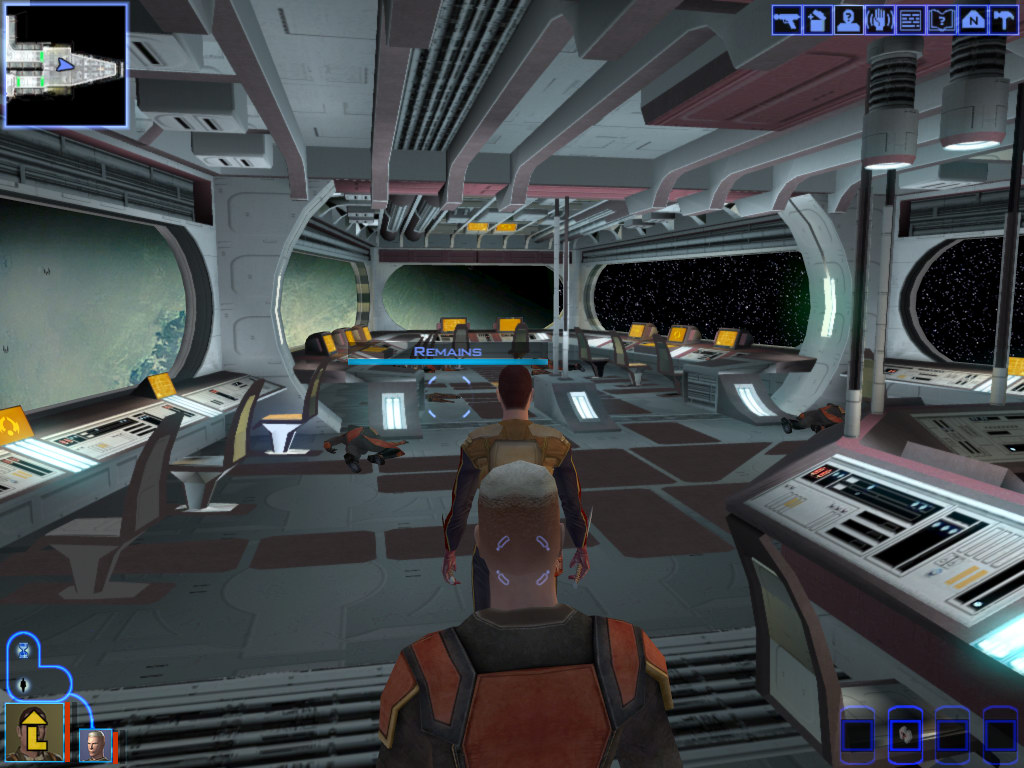Image resolution: width=1024 pixels, height=768 pixels.
Task: Open the Map icon marked N
Action: 972,20
